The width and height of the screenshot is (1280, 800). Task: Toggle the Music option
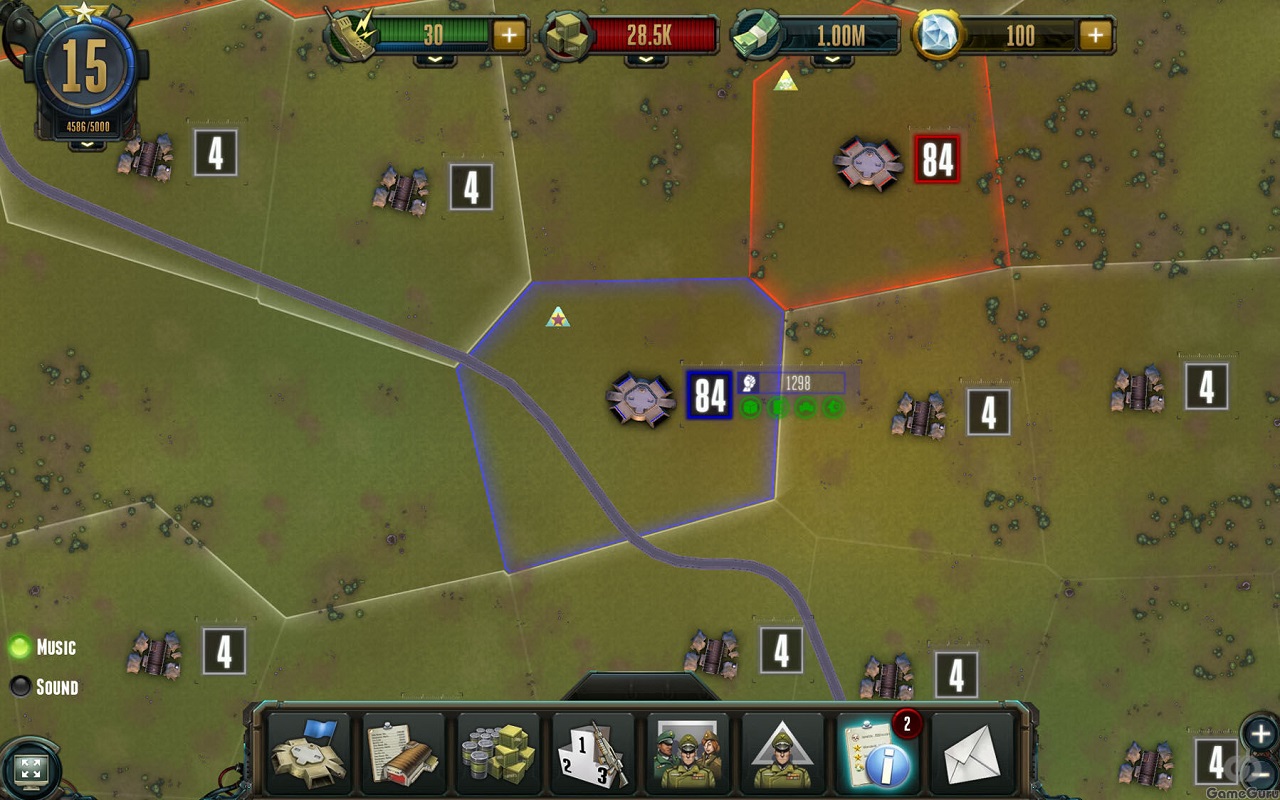pyautogui.click(x=20, y=647)
